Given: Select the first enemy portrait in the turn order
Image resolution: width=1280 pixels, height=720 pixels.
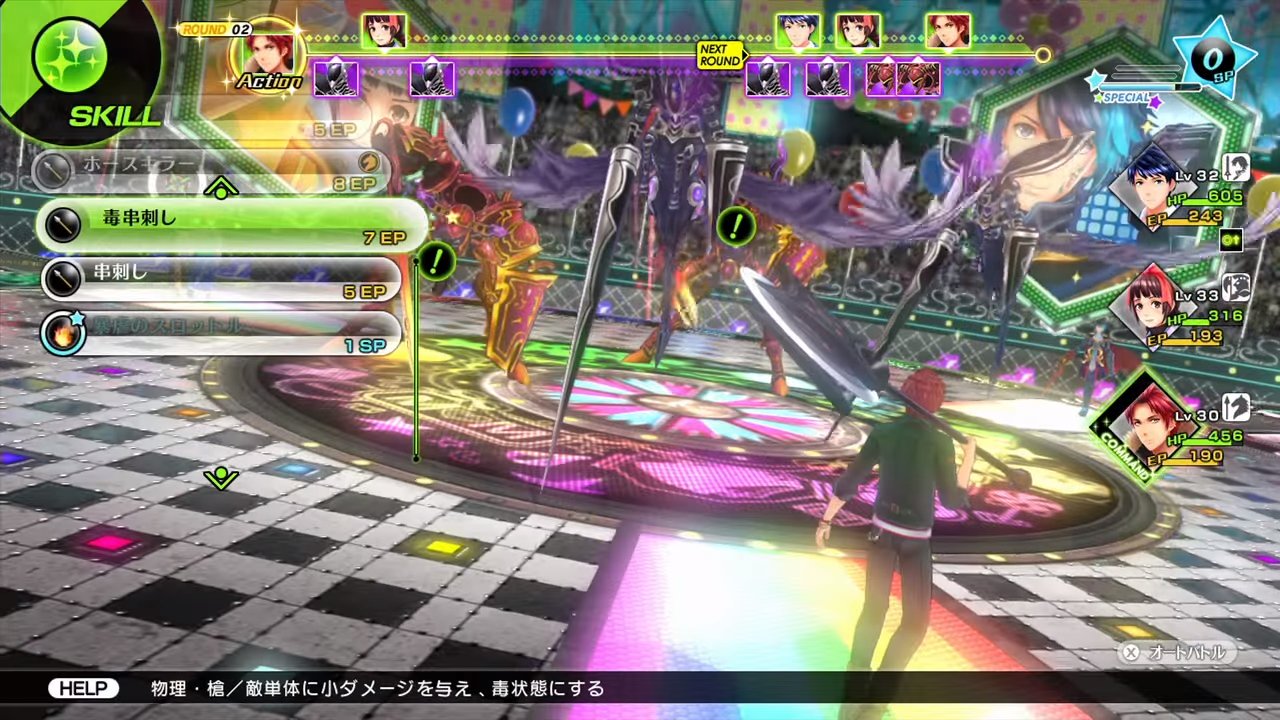Looking at the screenshot, I should [x=336, y=80].
